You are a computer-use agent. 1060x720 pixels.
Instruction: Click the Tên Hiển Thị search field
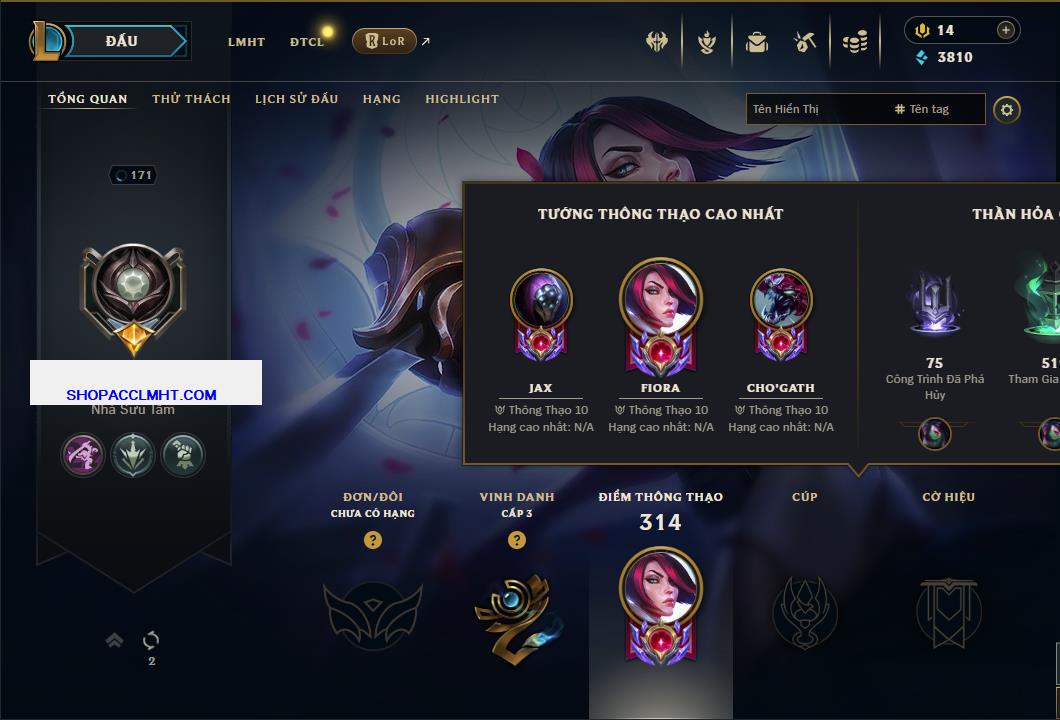click(x=815, y=109)
